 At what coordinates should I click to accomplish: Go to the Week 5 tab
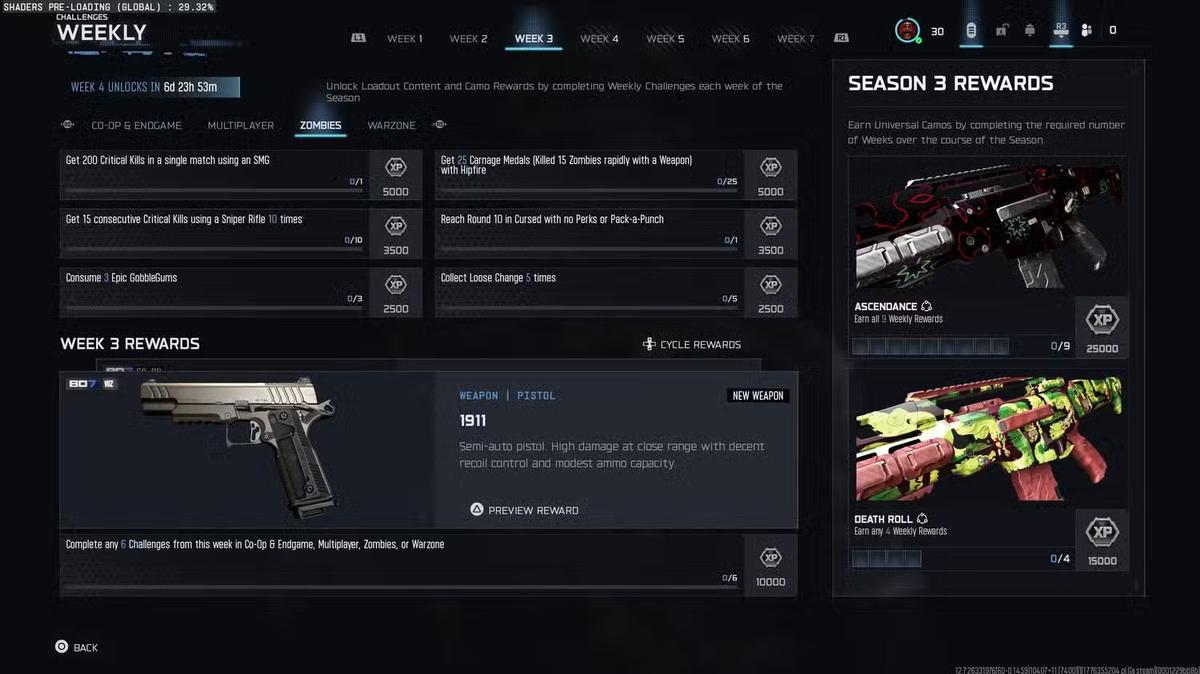[x=665, y=39]
